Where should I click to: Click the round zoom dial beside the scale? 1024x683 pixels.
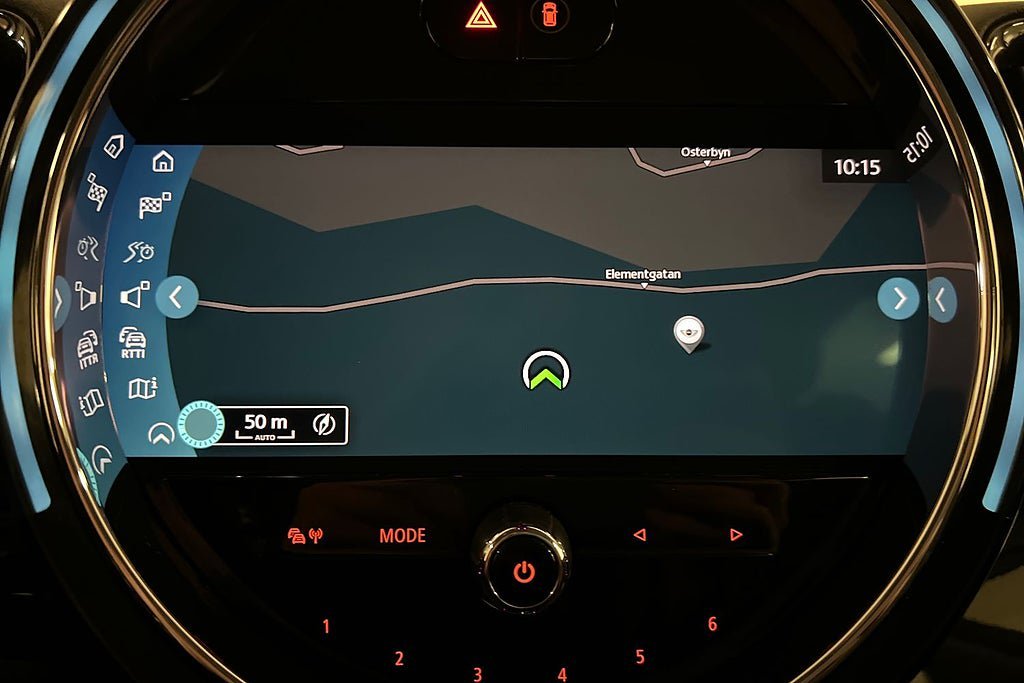pyautogui.click(x=201, y=424)
